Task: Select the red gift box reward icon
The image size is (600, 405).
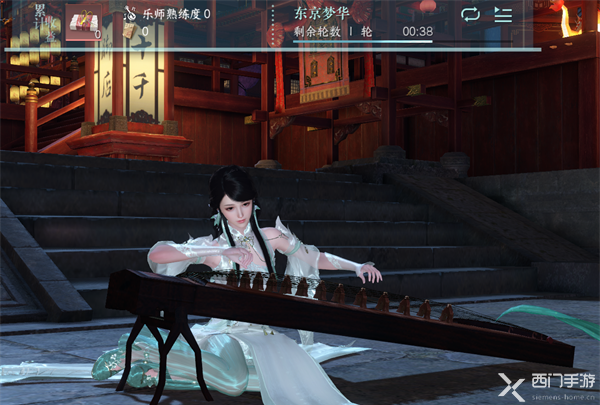Action: tap(82, 19)
